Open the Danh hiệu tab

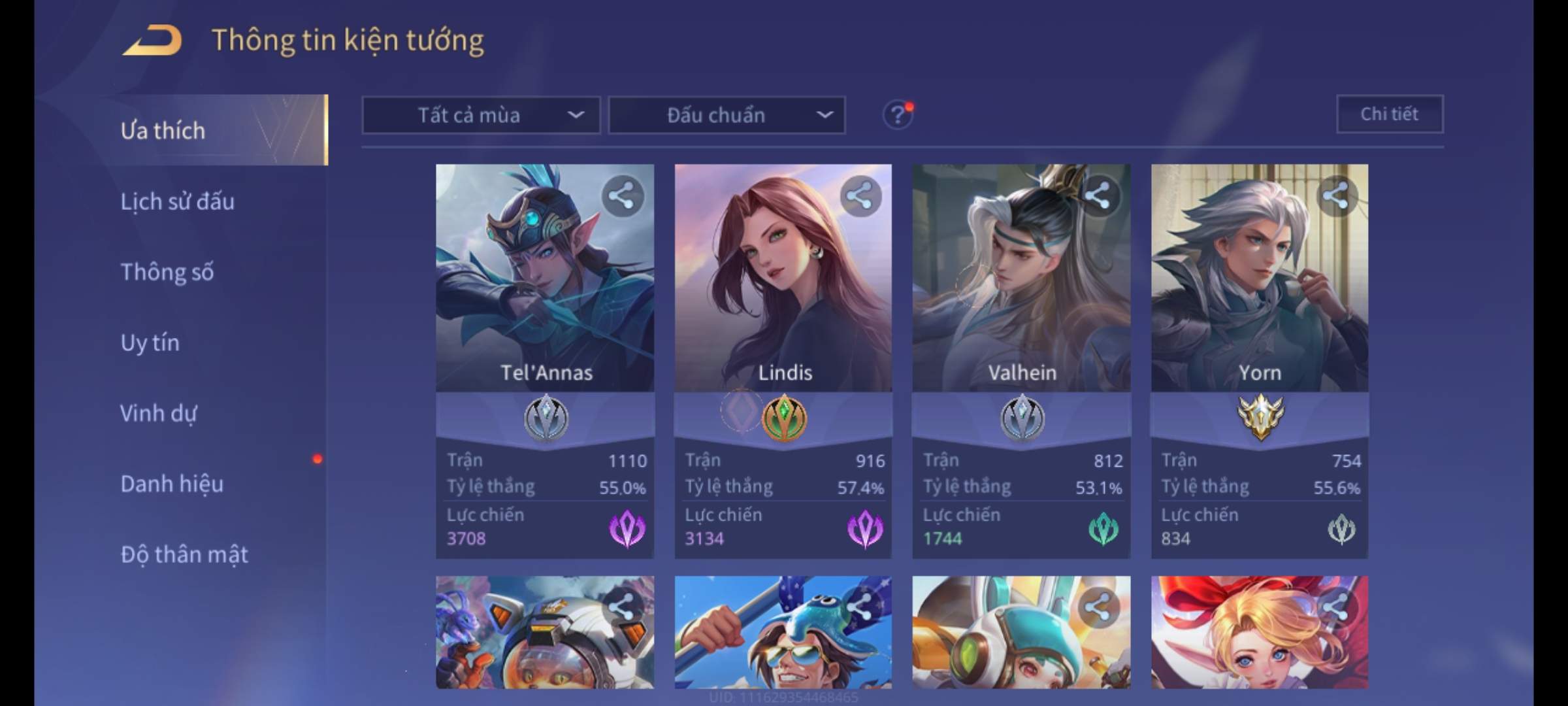[x=172, y=484]
